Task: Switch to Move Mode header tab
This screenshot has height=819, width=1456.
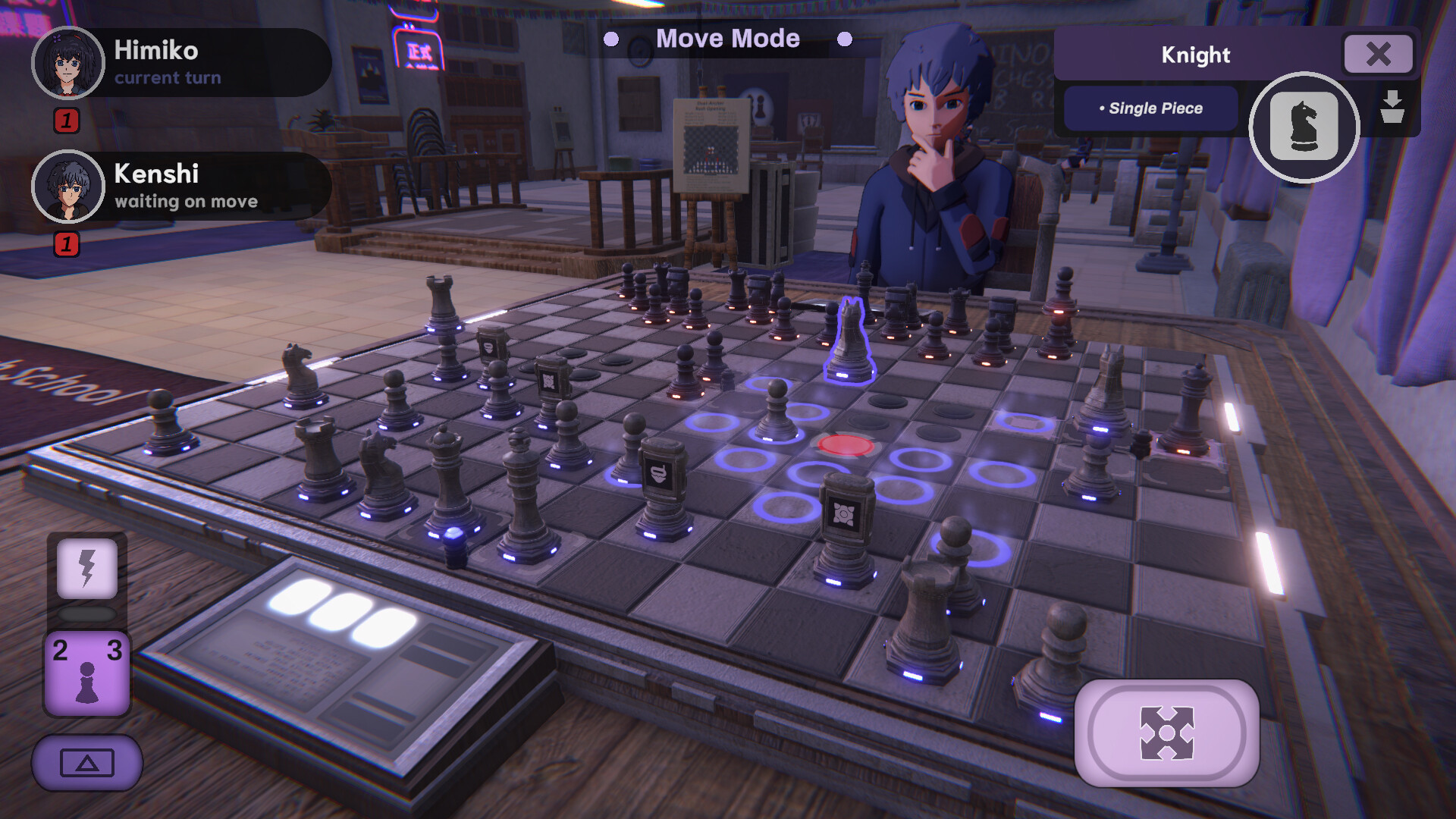Action: coord(728,38)
